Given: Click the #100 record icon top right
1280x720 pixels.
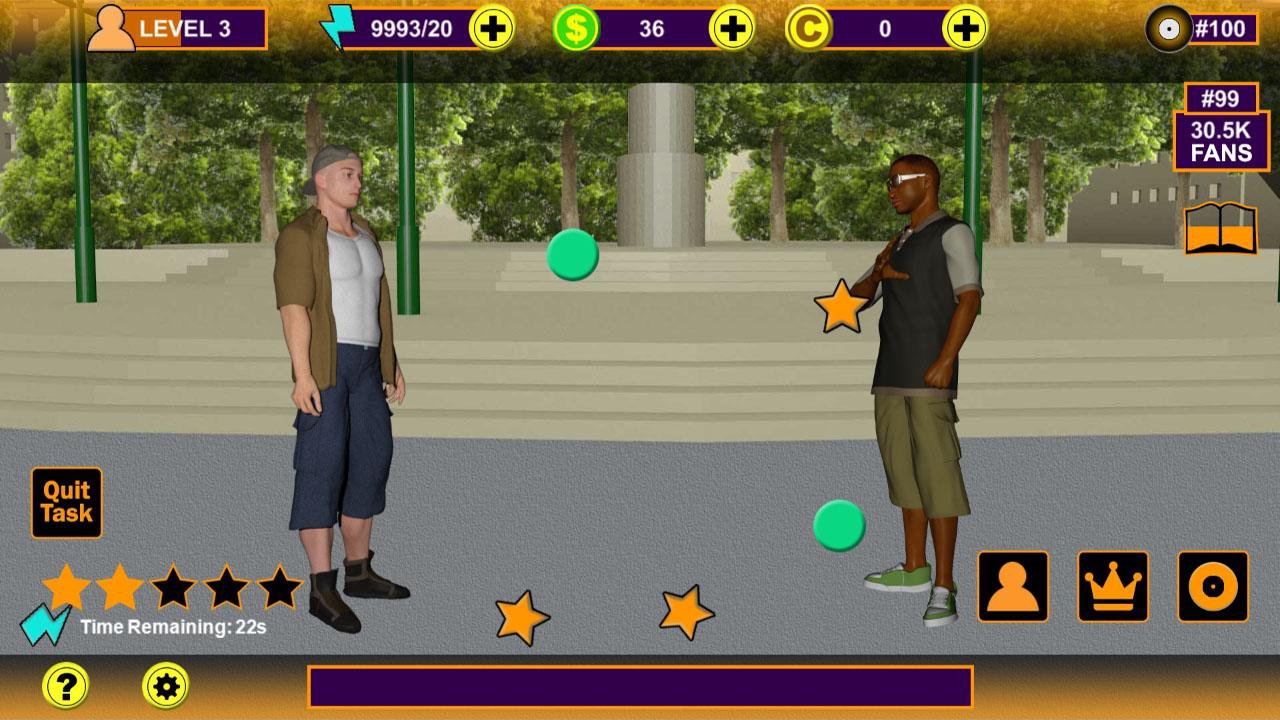Looking at the screenshot, I should tap(1167, 27).
